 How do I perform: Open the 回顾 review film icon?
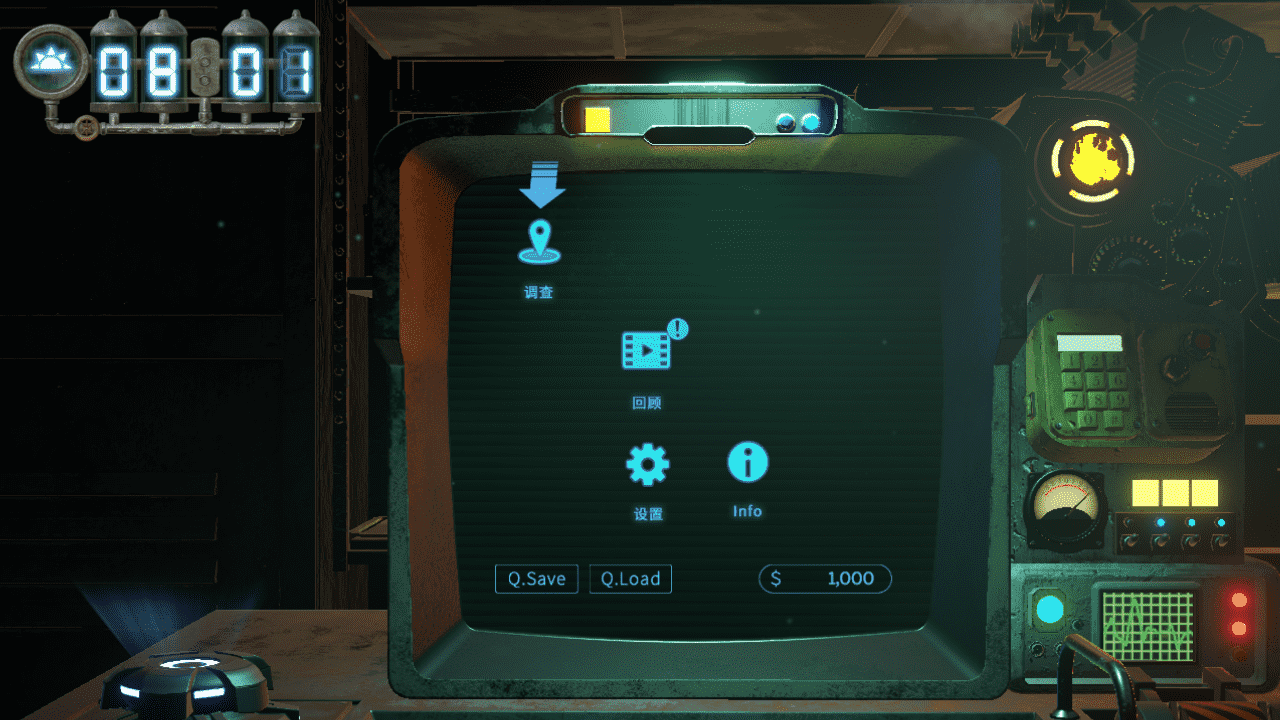[x=647, y=351]
